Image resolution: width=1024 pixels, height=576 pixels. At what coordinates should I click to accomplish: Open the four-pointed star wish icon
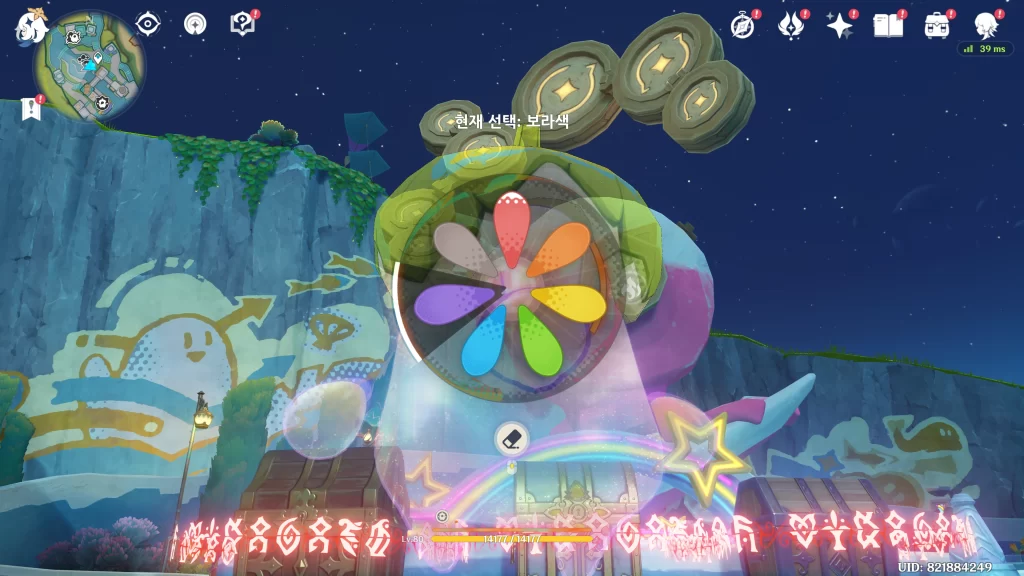pos(838,26)
